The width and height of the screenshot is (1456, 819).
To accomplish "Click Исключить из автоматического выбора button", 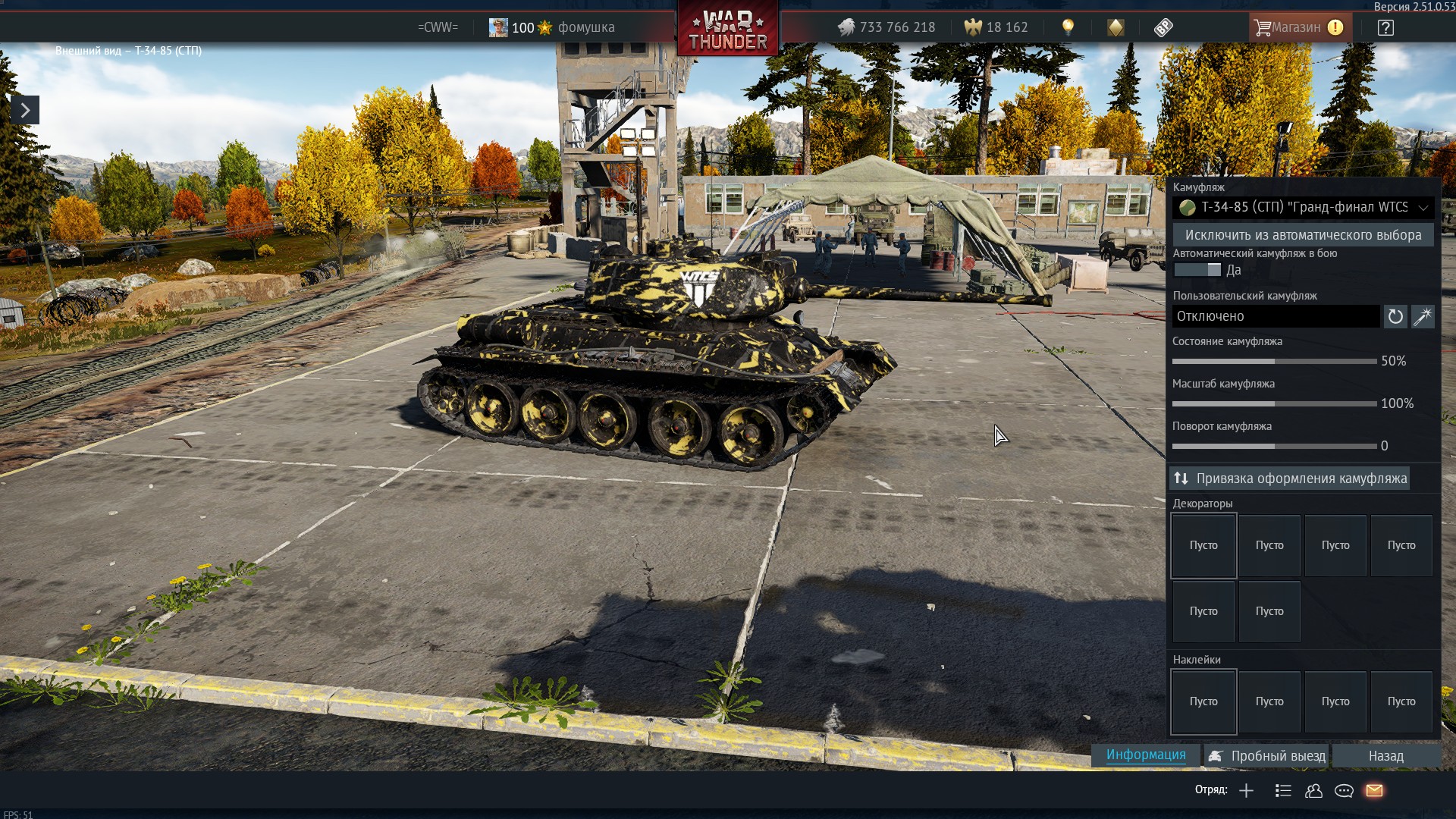I will (x=1303, y=235).
